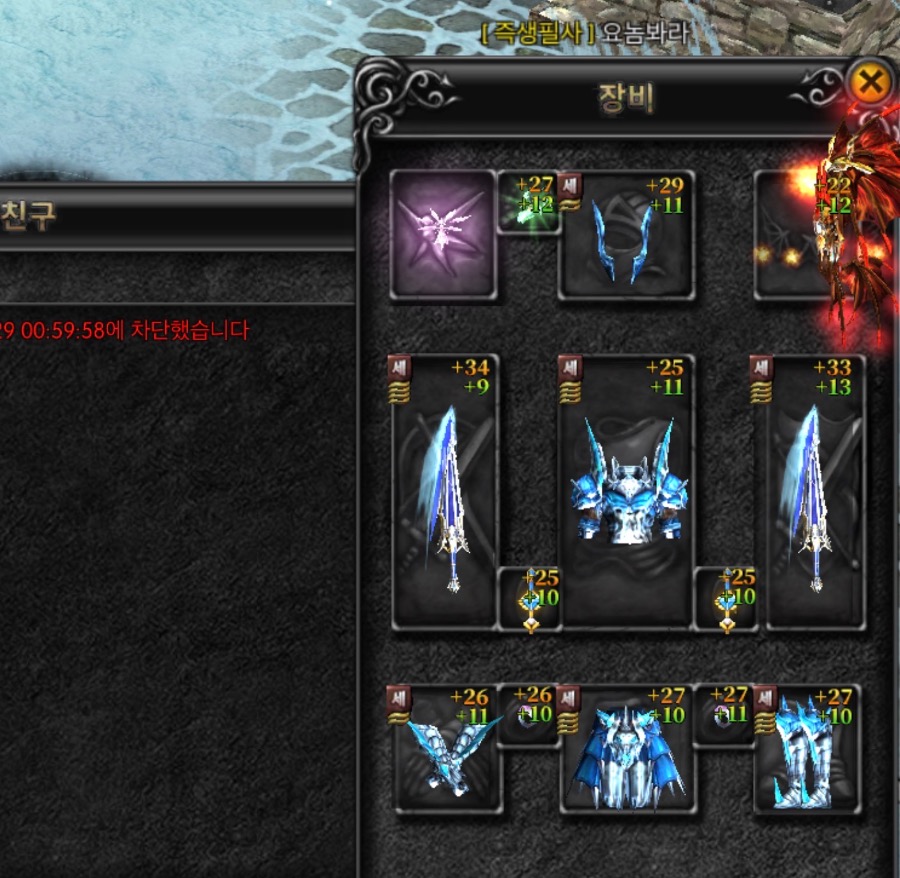
Task: Close the 장비 equipment window
Action: 870,83
